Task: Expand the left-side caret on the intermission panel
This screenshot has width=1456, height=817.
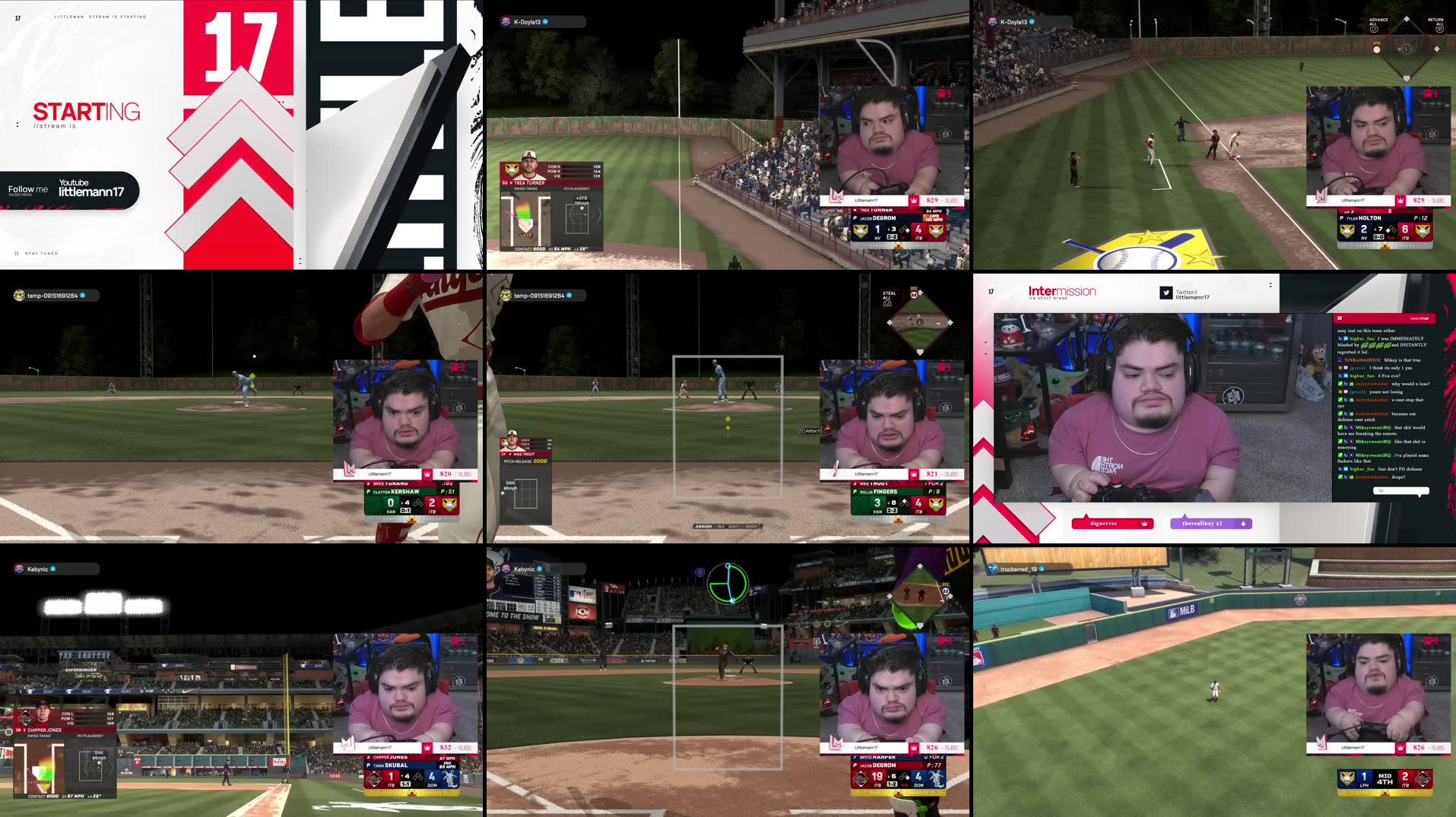Action: click(x=985, y=344)
